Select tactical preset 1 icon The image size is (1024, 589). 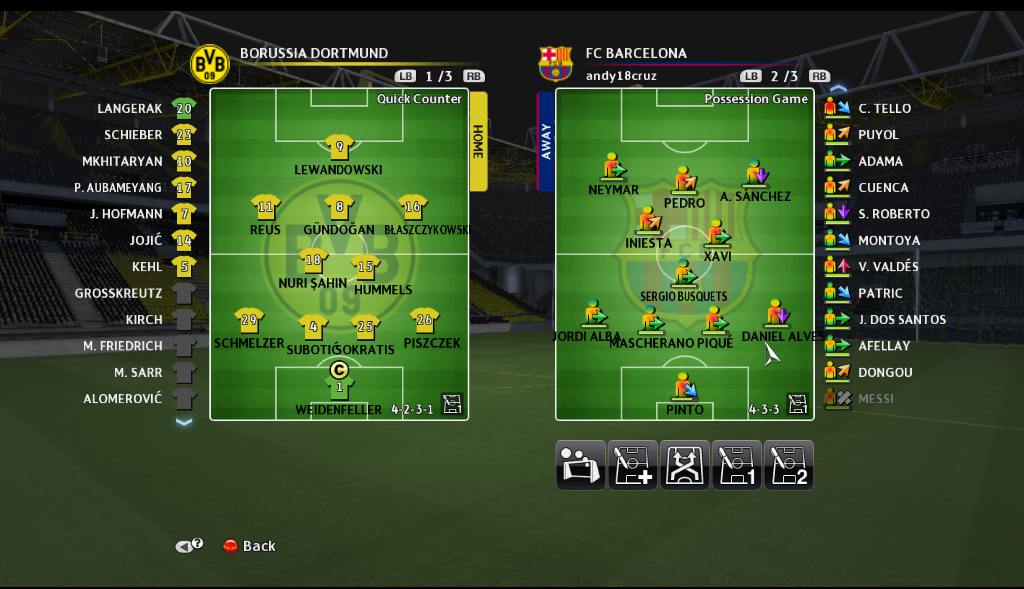click(x=737, y=465)
